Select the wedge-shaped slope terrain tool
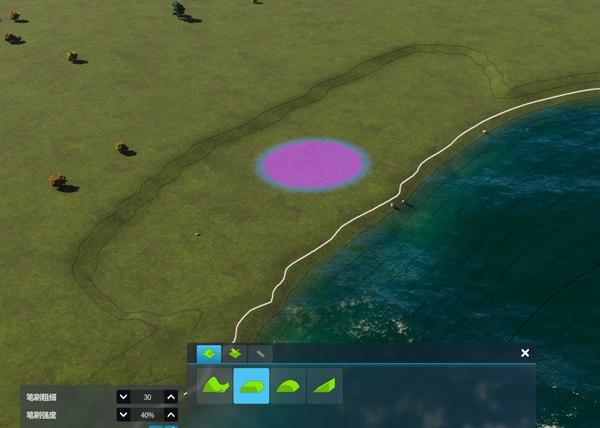Viewport: 600px width, 428px height. click(x=324, y=385)
